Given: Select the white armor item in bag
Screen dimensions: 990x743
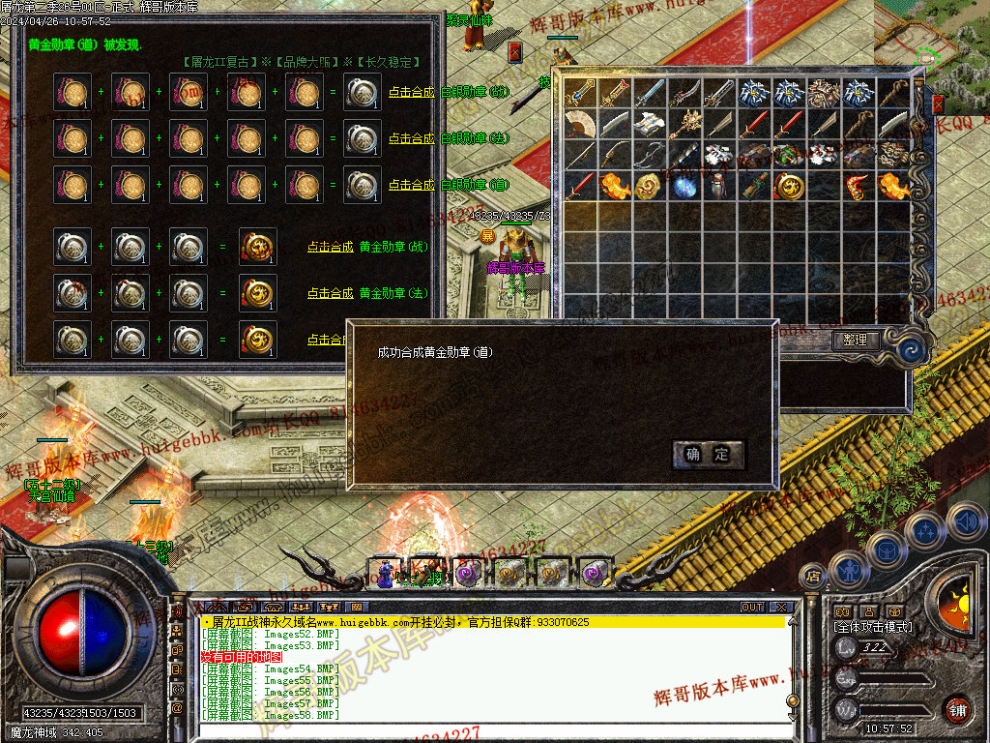Looking at the screenshot, I should [x=719, y=155].
